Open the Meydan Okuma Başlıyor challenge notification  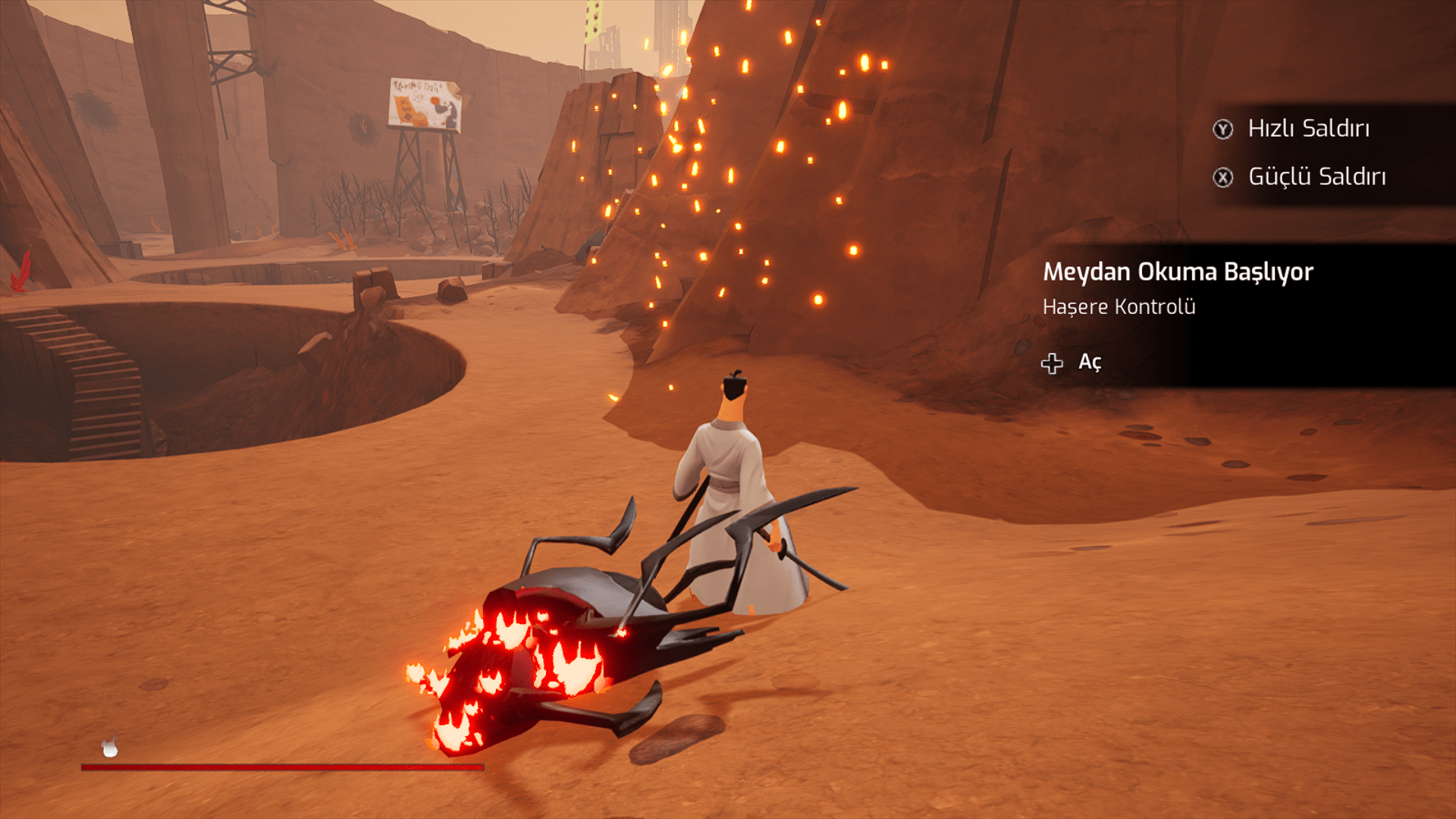pos(1072,363)
